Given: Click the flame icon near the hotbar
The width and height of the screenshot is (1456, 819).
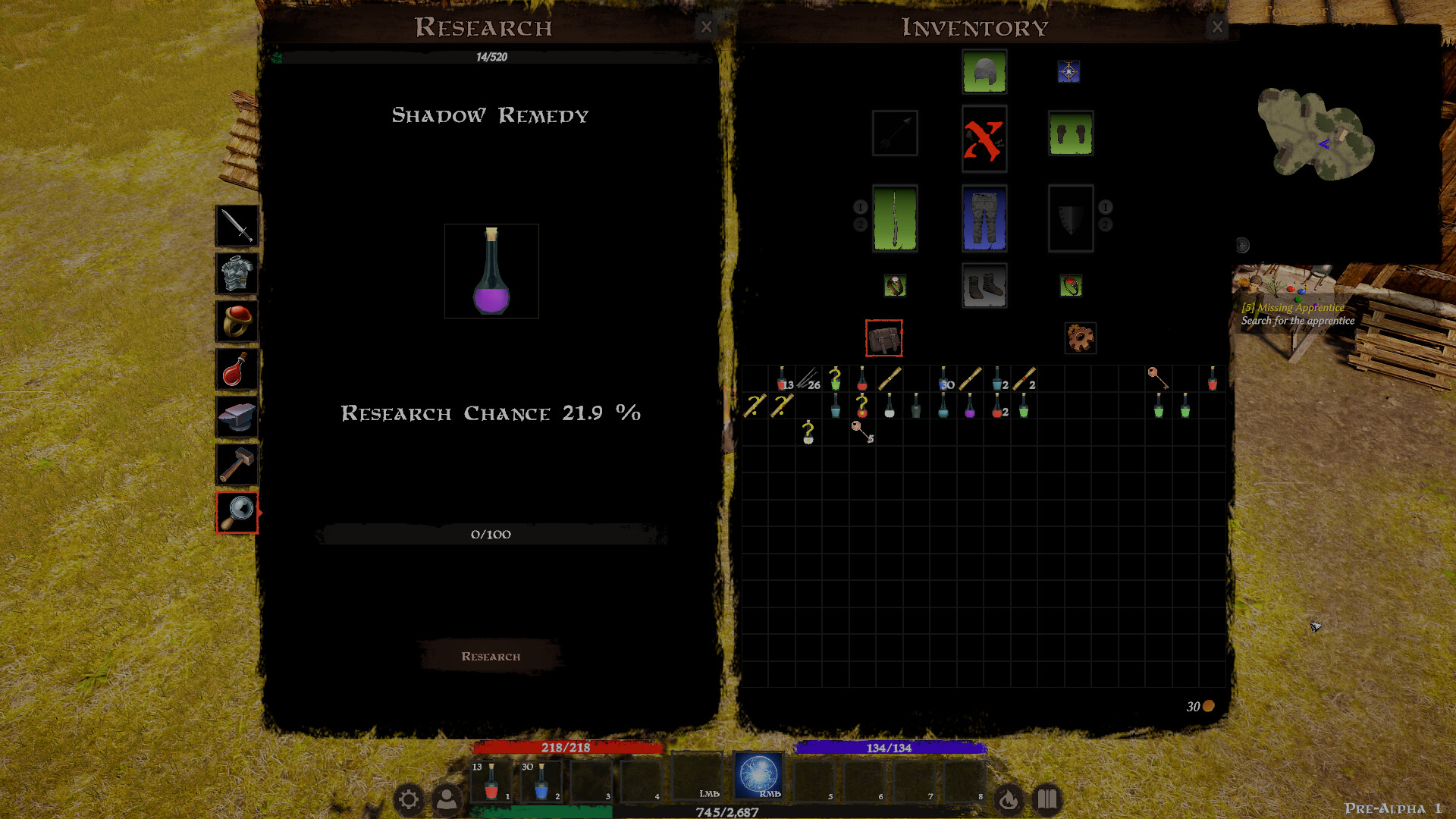Looking at the screenshot, I should [1009, 798].
